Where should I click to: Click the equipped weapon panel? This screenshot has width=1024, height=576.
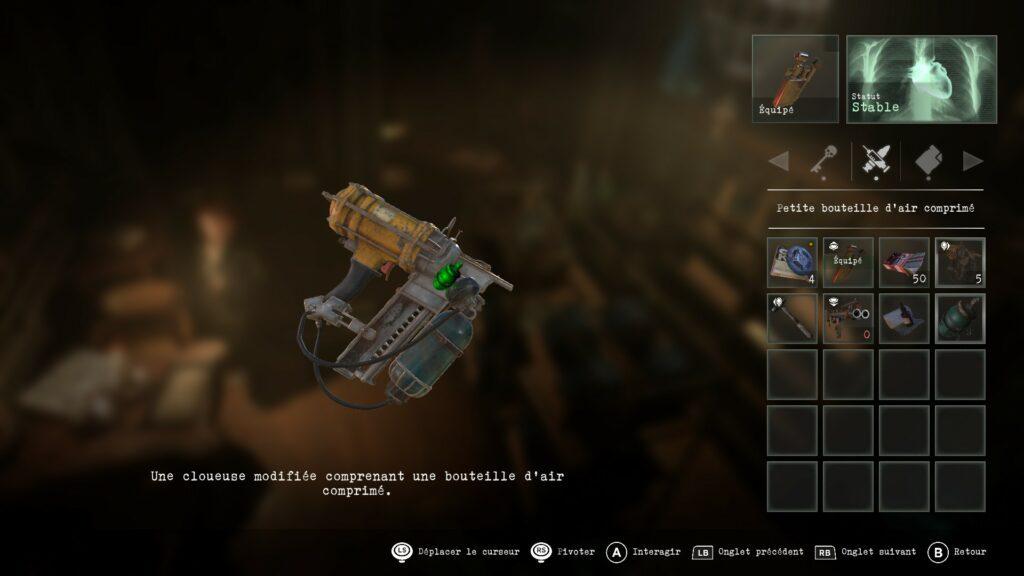click(x=795, y=79)
